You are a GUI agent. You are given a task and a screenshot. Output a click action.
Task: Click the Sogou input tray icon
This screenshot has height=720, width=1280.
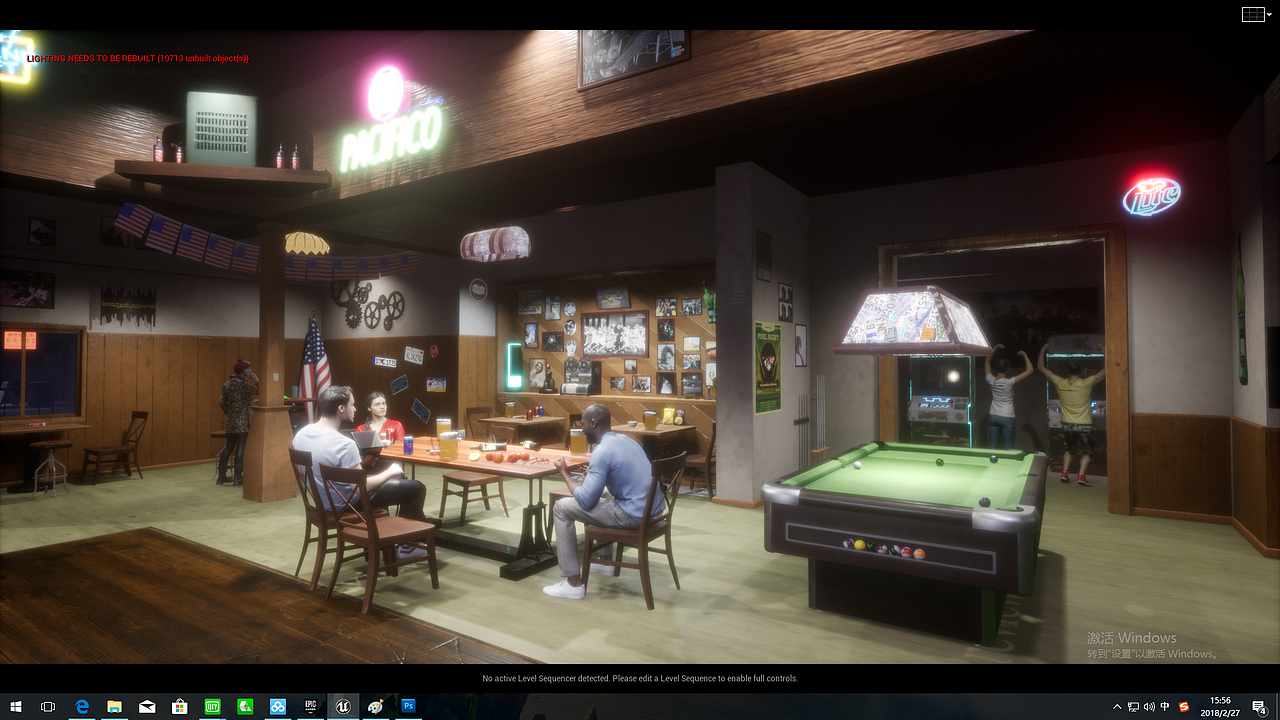pos(1183,706)
